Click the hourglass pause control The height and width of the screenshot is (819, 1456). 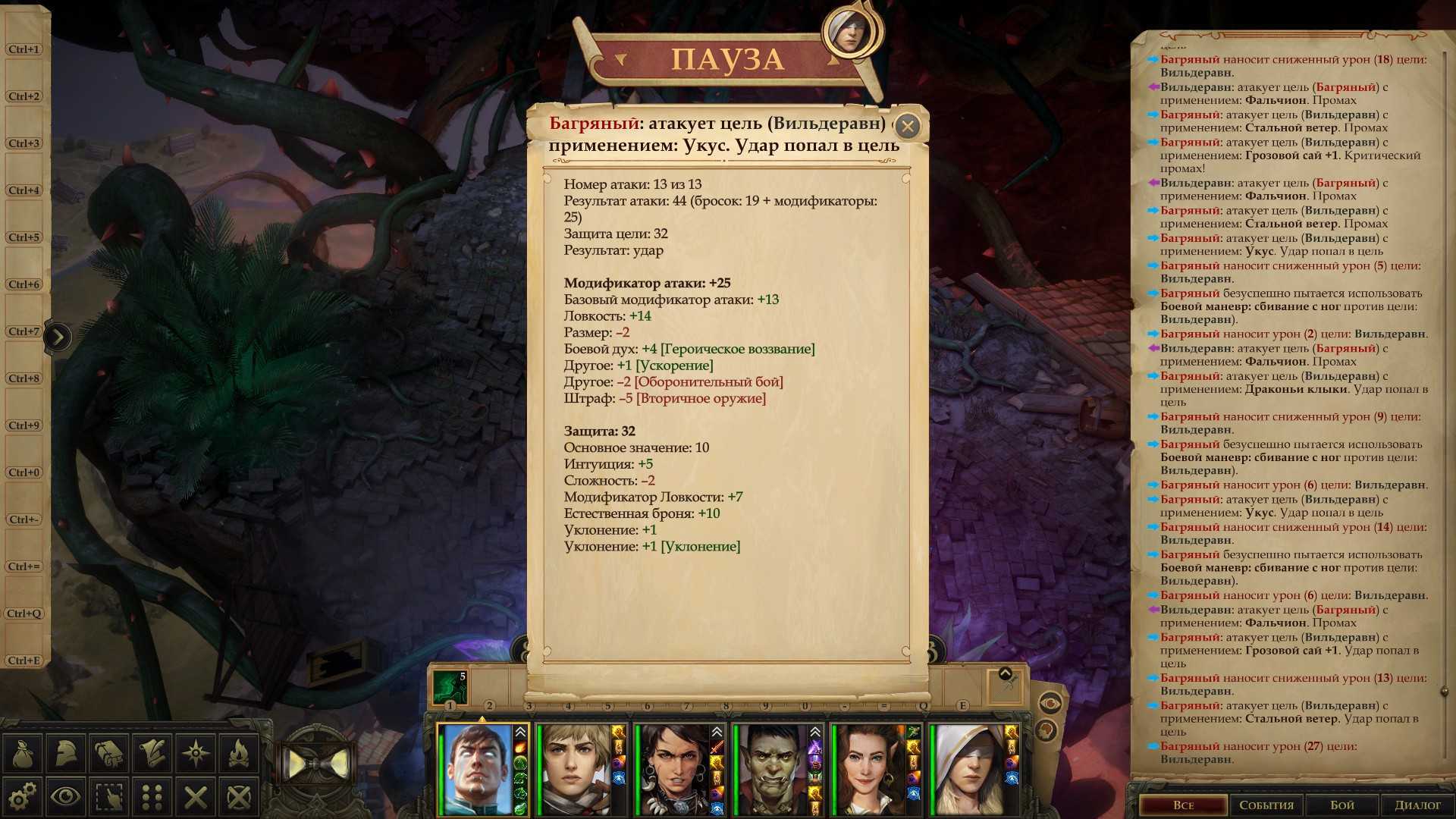(316, 763)
